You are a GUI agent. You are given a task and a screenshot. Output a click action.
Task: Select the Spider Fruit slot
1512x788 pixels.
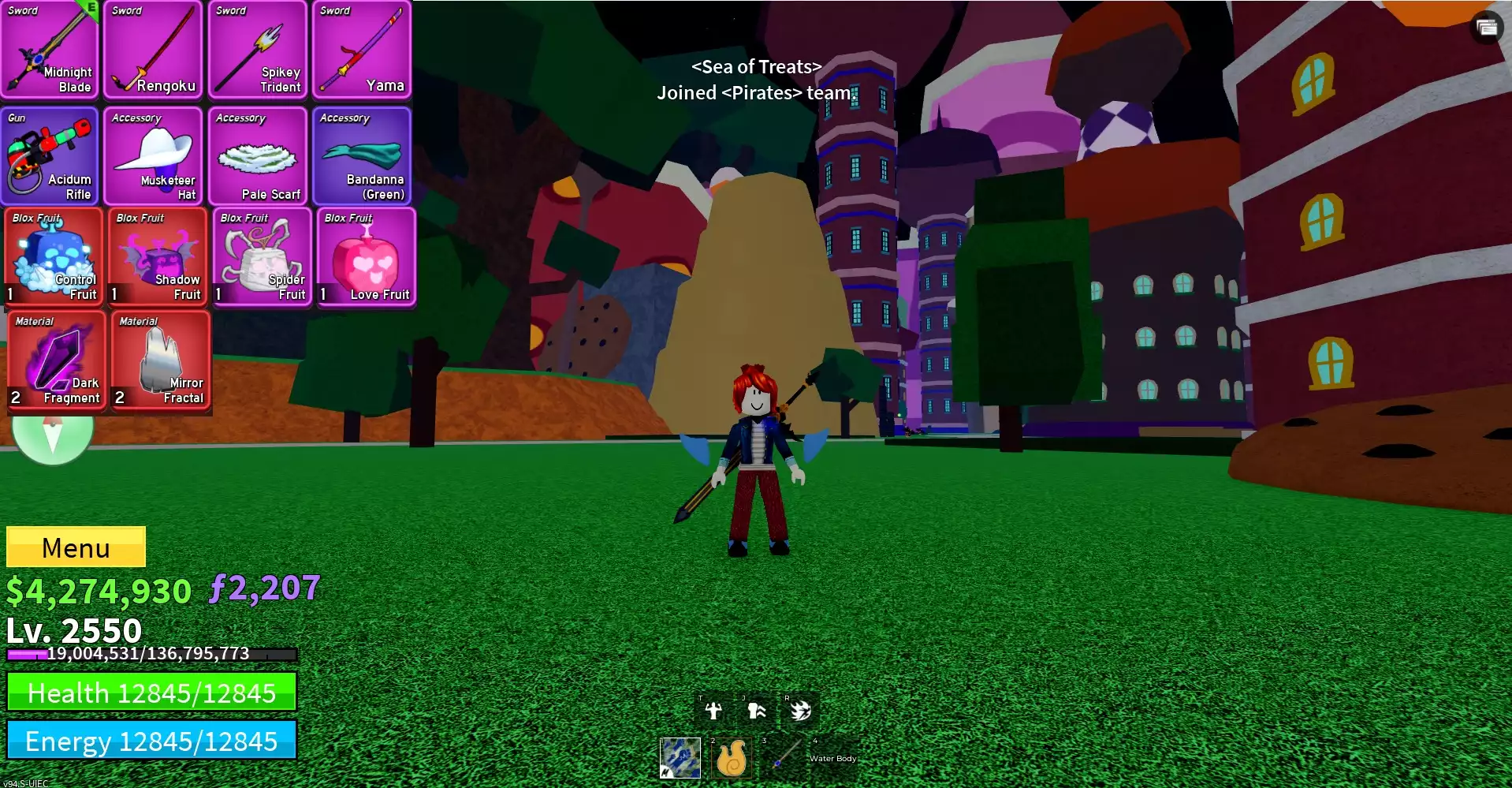click(x=262, y=257)
